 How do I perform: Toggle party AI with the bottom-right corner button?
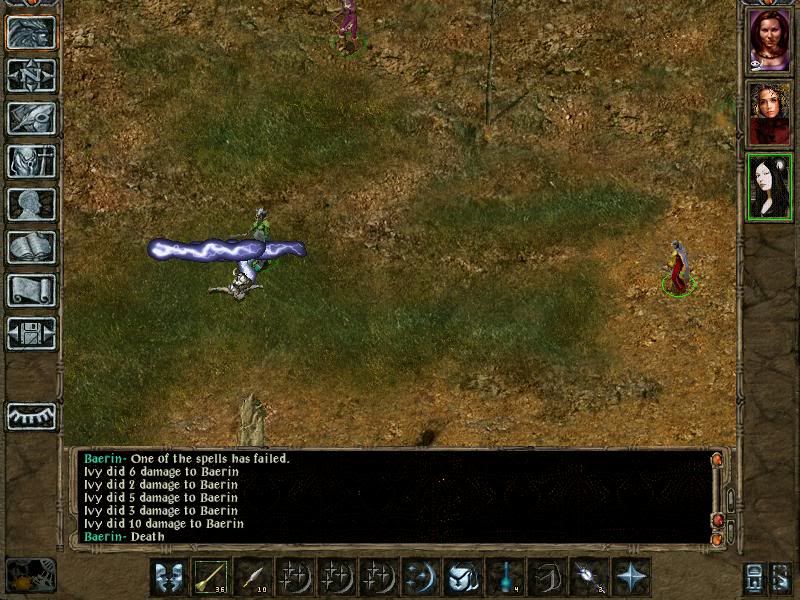tap(782, 579)
